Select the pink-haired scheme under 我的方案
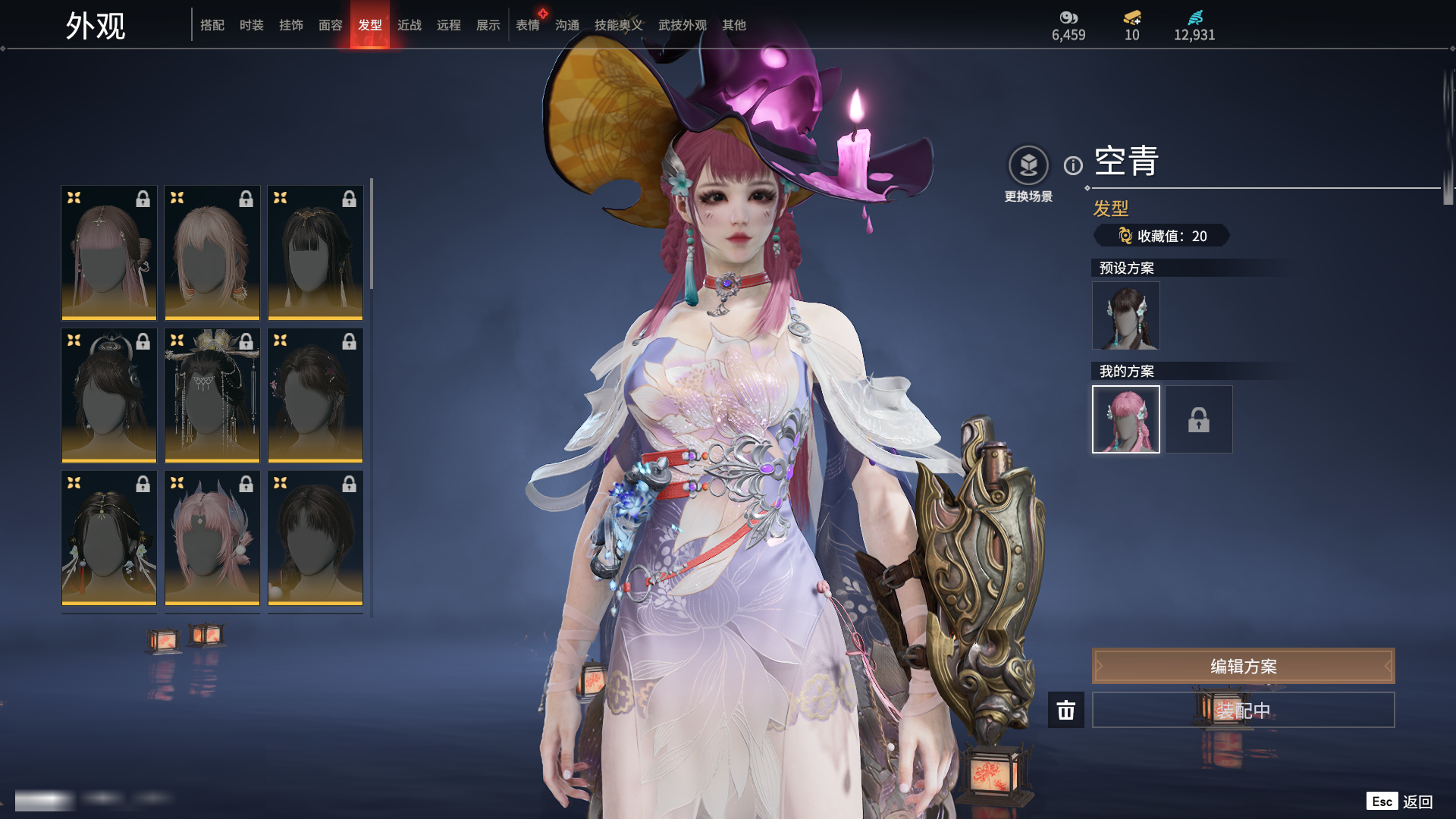This screenshot has height=819, width=1456. coord(1125,419)
